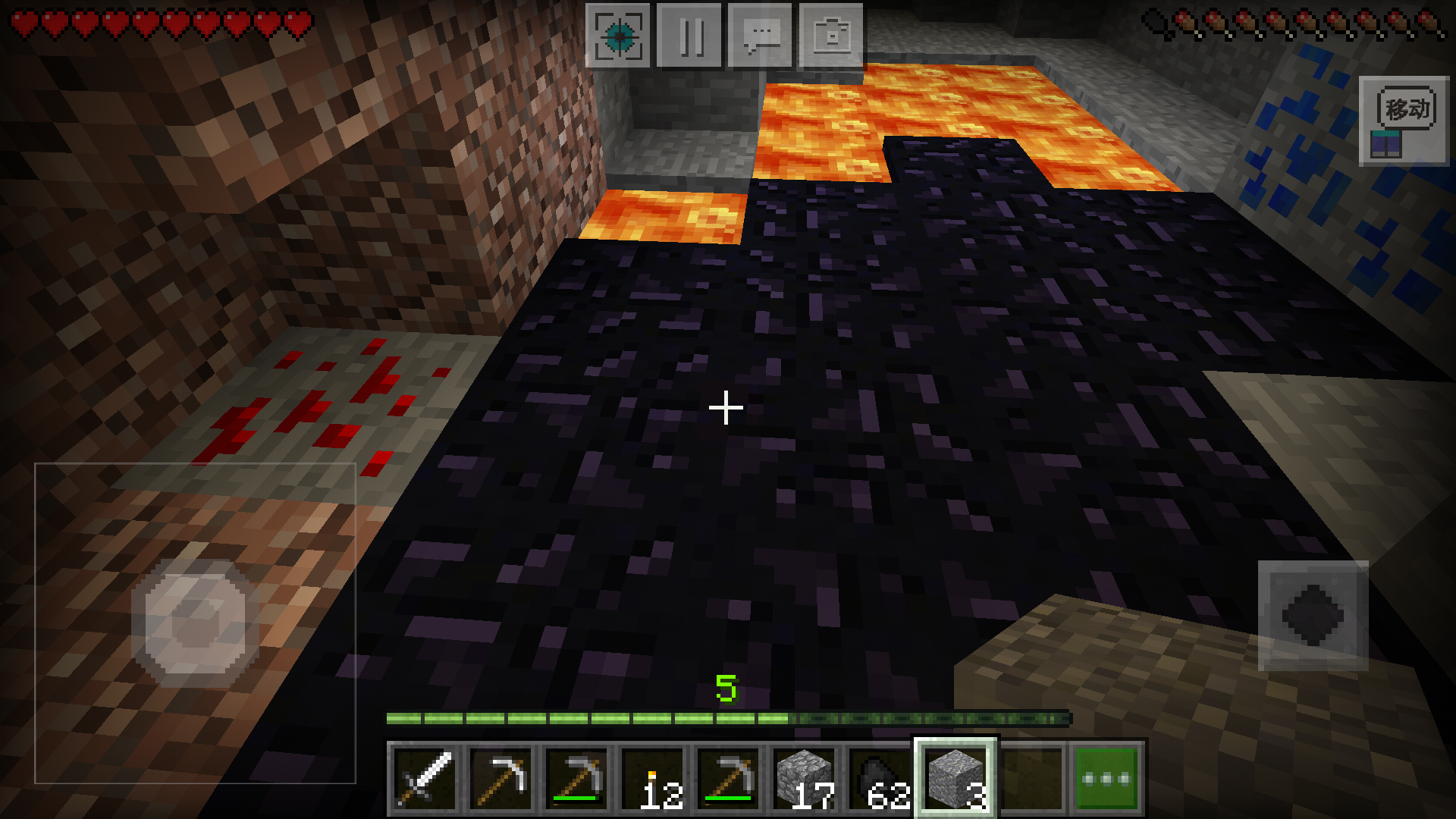Pause the game
The width and height of the screenshot is (1456, 819).
(689, 36)
